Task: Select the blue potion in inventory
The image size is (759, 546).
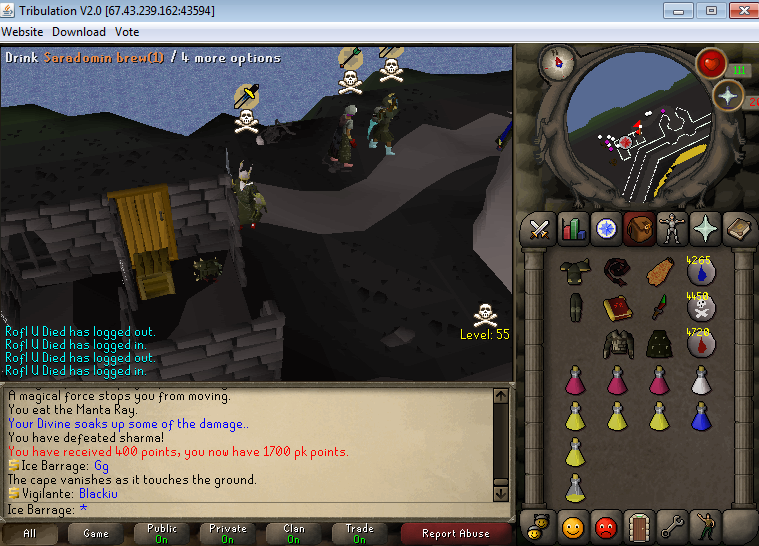Action: point(702,413)
